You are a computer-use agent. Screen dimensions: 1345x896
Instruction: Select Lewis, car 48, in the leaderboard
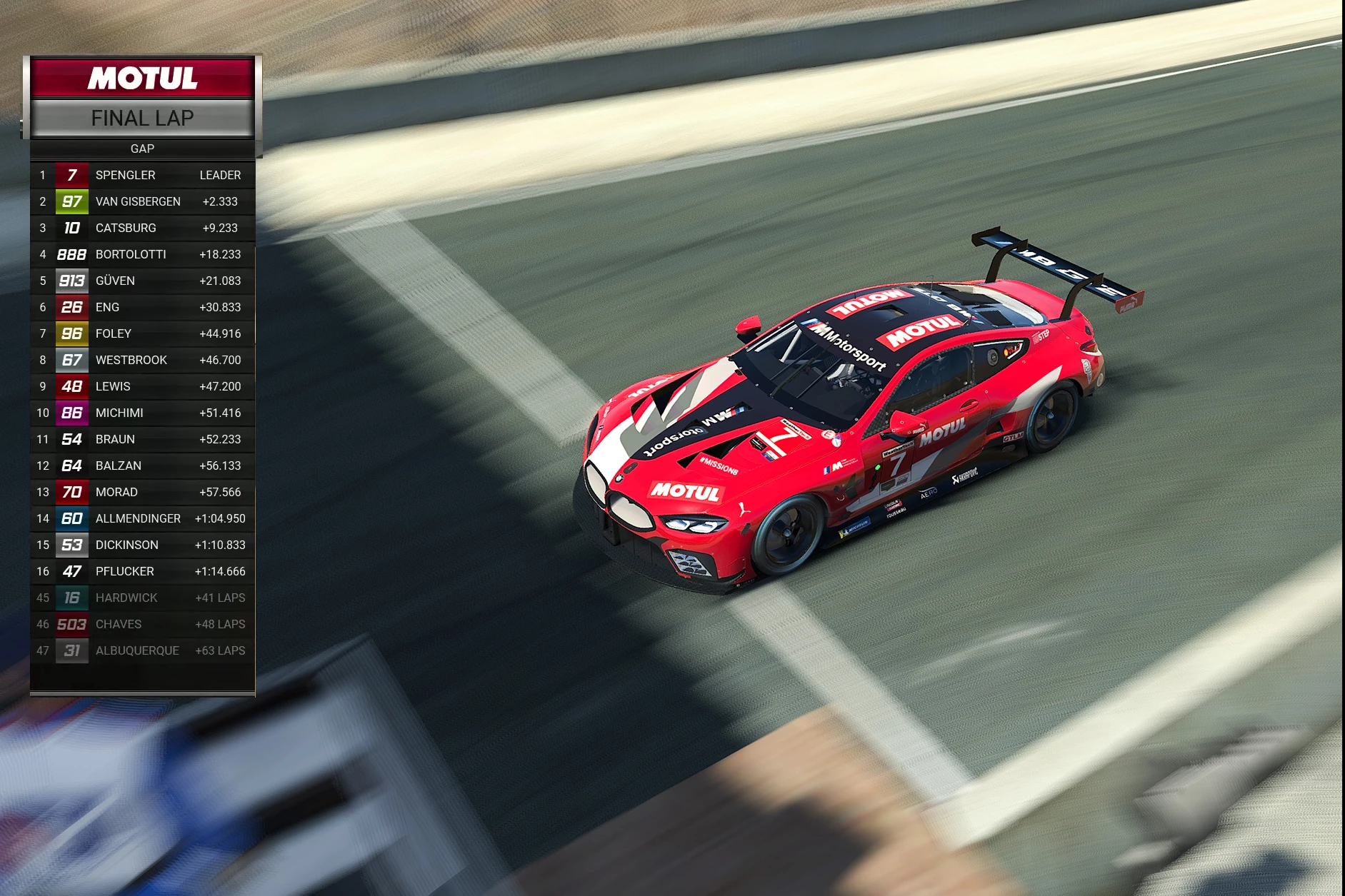(142, 386)
